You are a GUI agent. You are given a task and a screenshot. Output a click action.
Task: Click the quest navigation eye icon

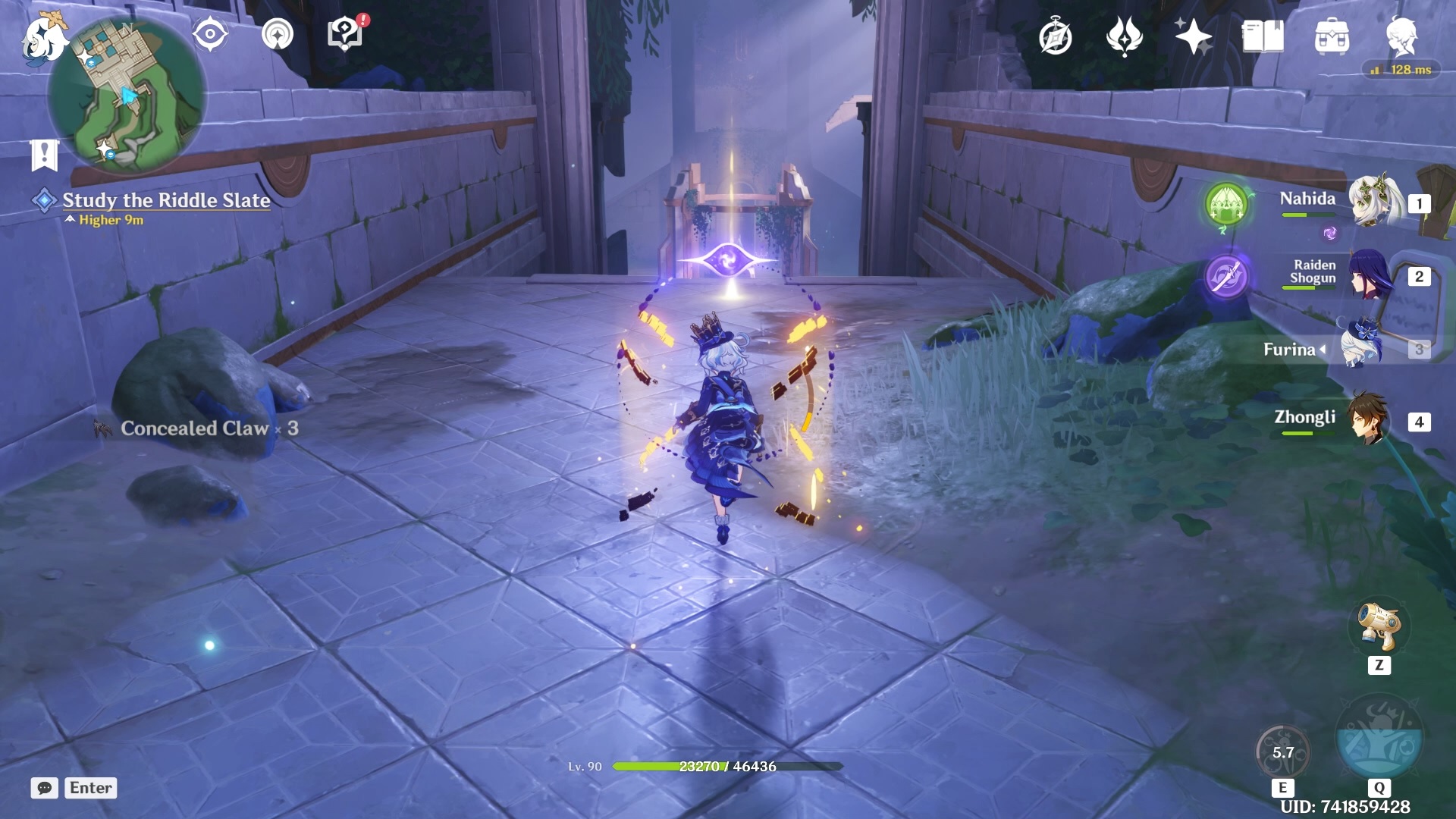click(x=209, y=35)
